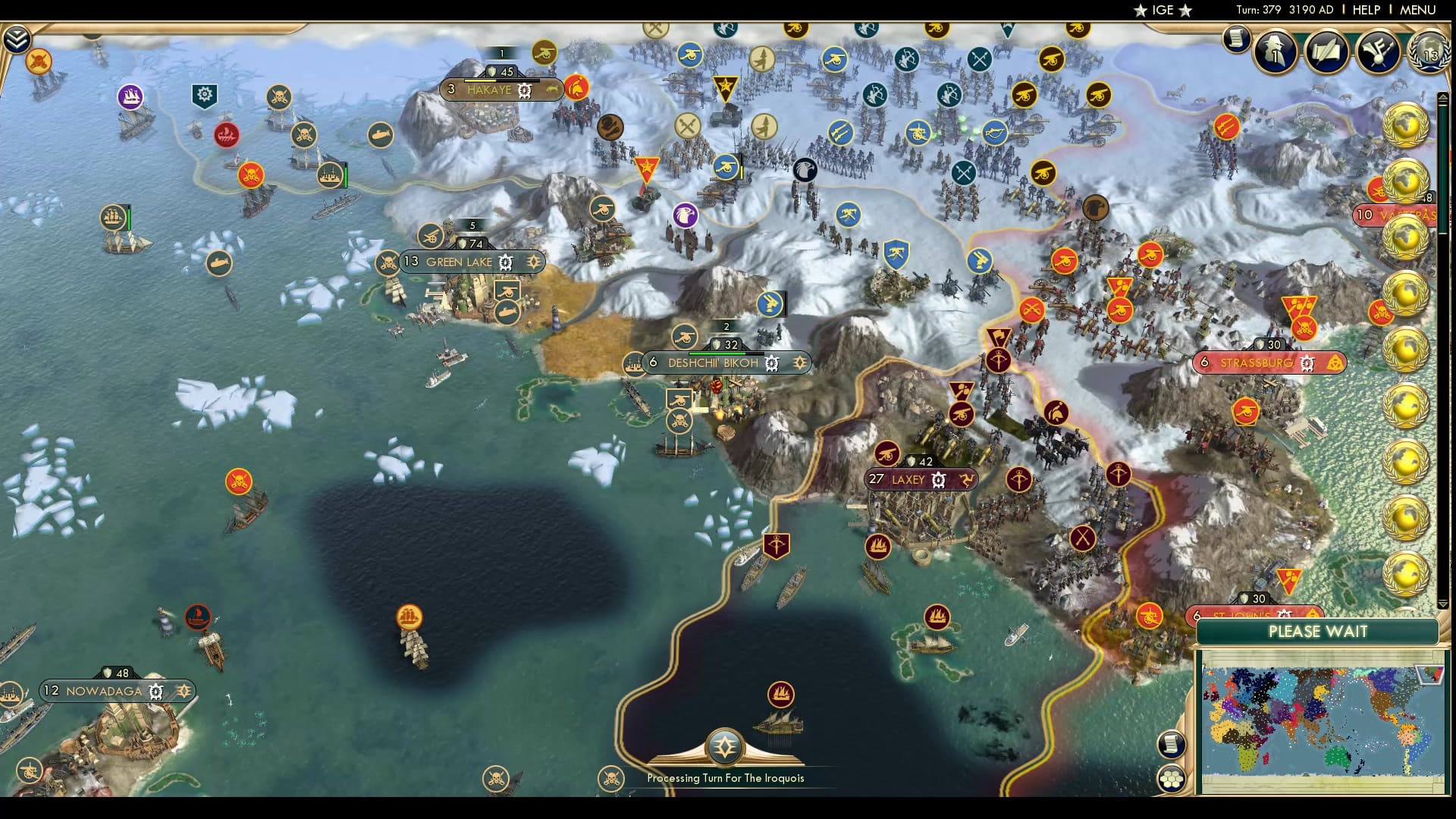This screenshot has width=1456, height=819.
Task: Open the notification scroll icon top right
Action: [1236, 36]
